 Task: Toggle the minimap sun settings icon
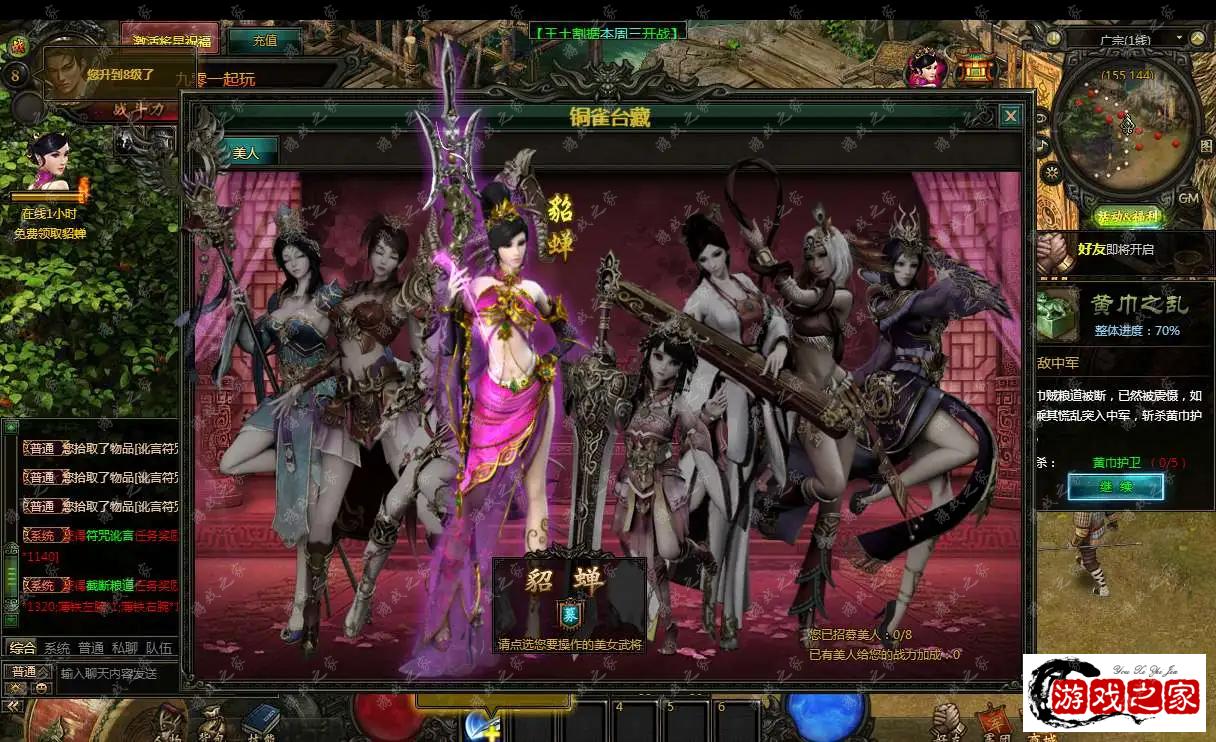1050,172
